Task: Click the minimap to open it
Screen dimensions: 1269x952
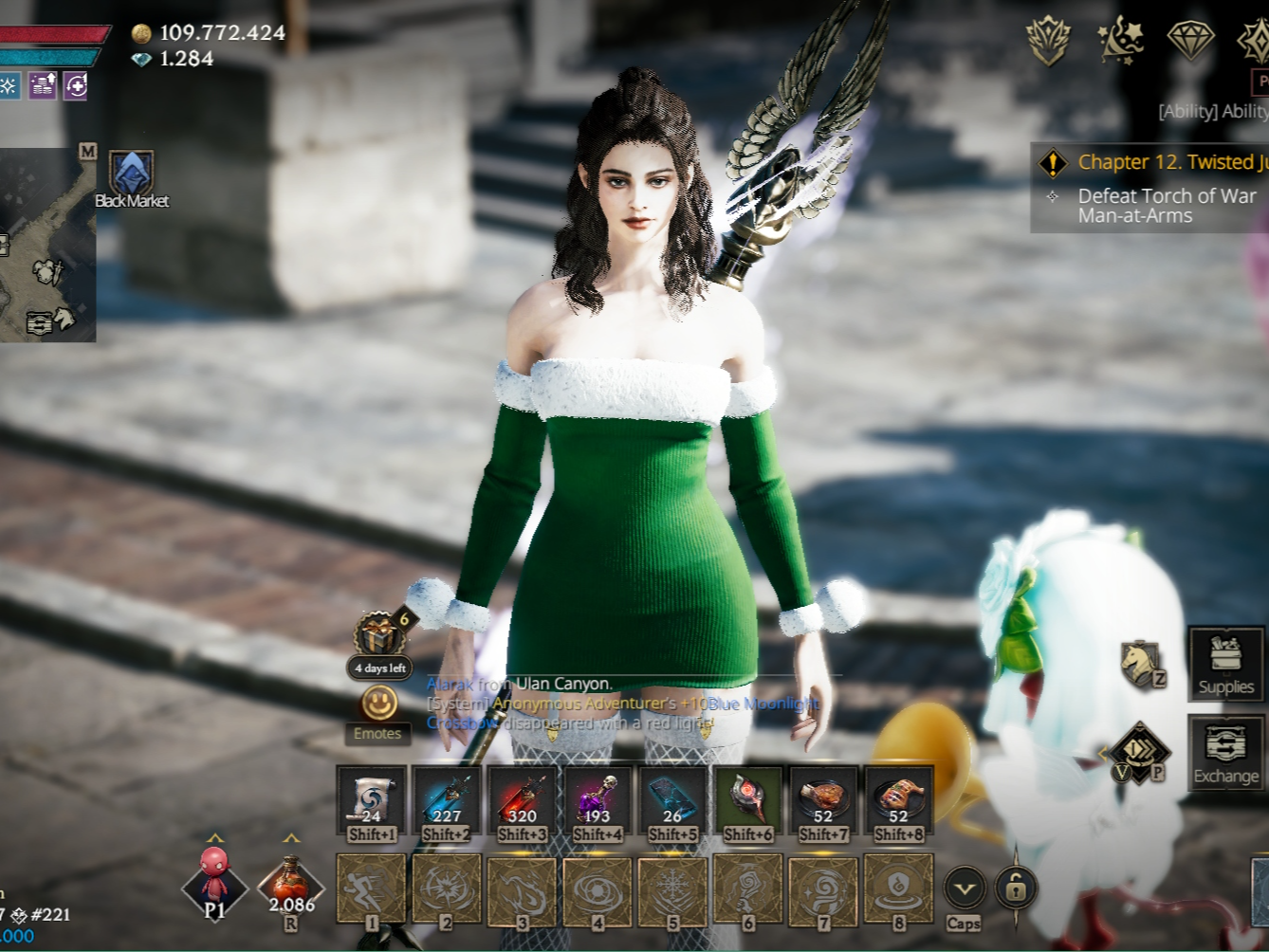Action: [47, 247]
